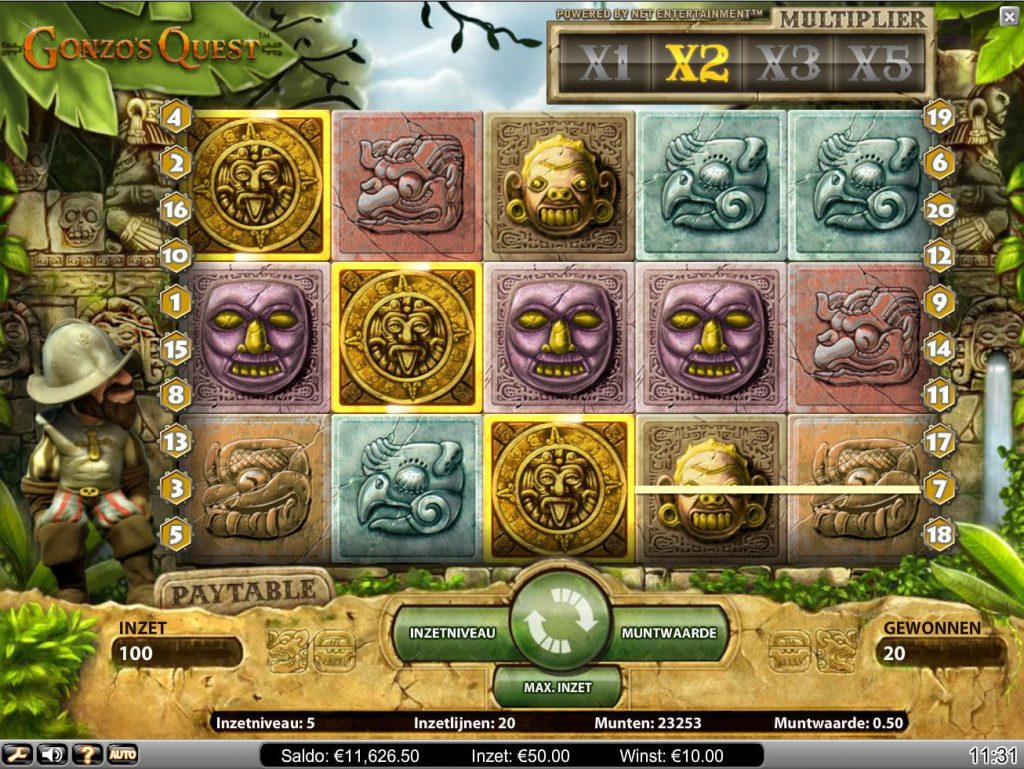Select bet line number 4
This screenshot has height=769, width=1024.
(176, 118)
